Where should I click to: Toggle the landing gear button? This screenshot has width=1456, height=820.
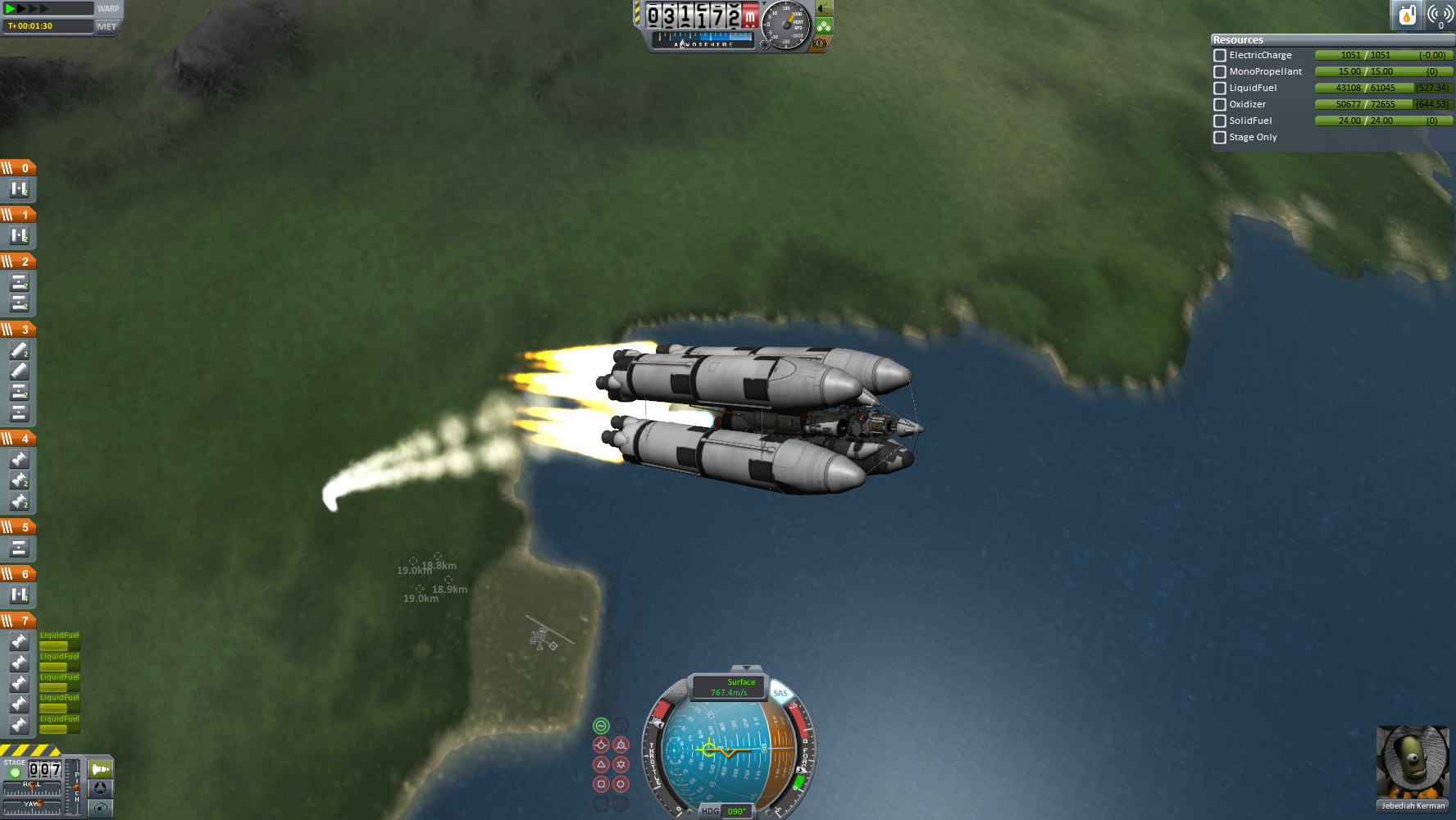pyautogui.click(x=824, y=26)
